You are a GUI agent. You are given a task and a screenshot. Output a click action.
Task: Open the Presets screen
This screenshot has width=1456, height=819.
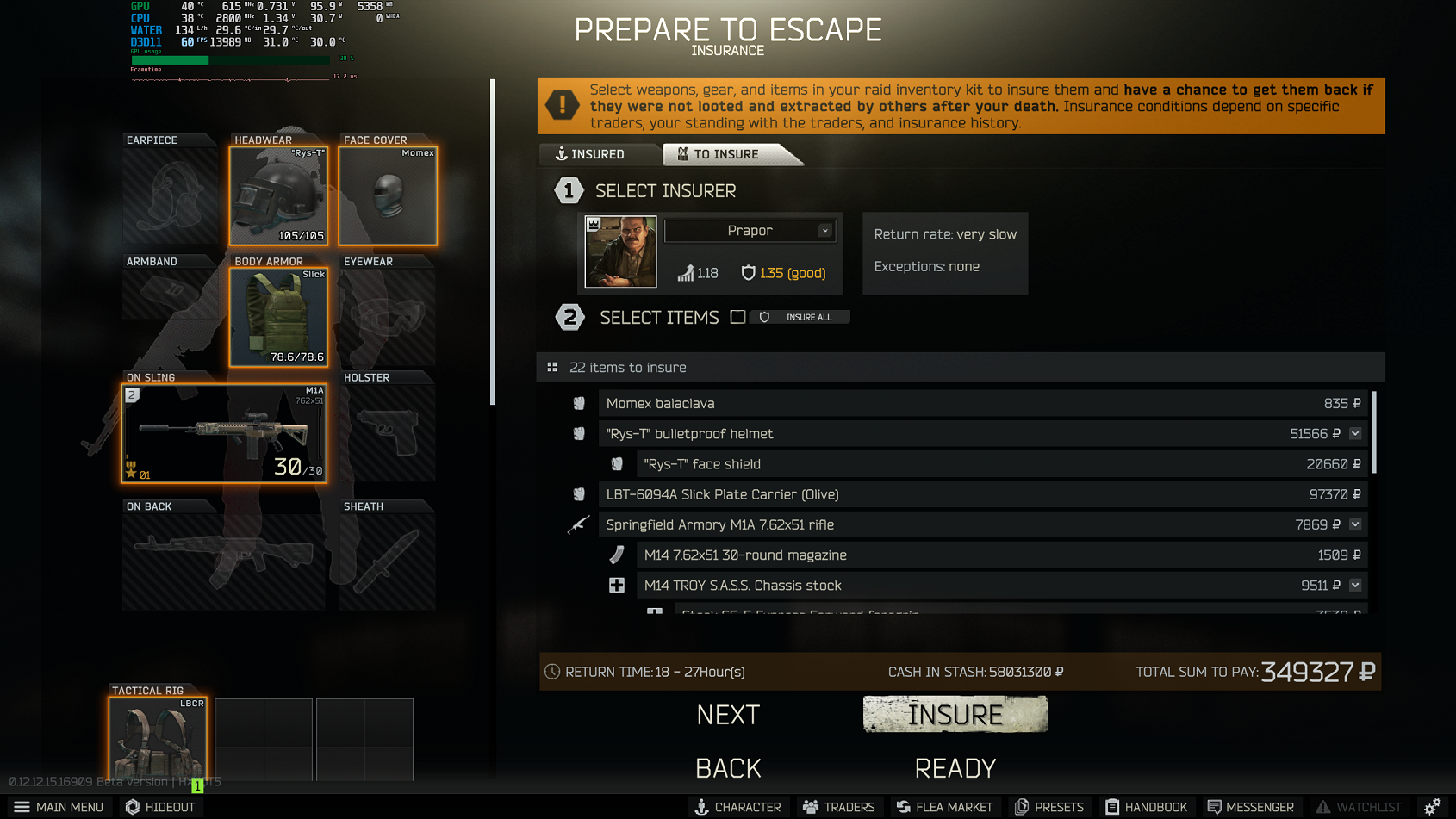point(1049,807)
